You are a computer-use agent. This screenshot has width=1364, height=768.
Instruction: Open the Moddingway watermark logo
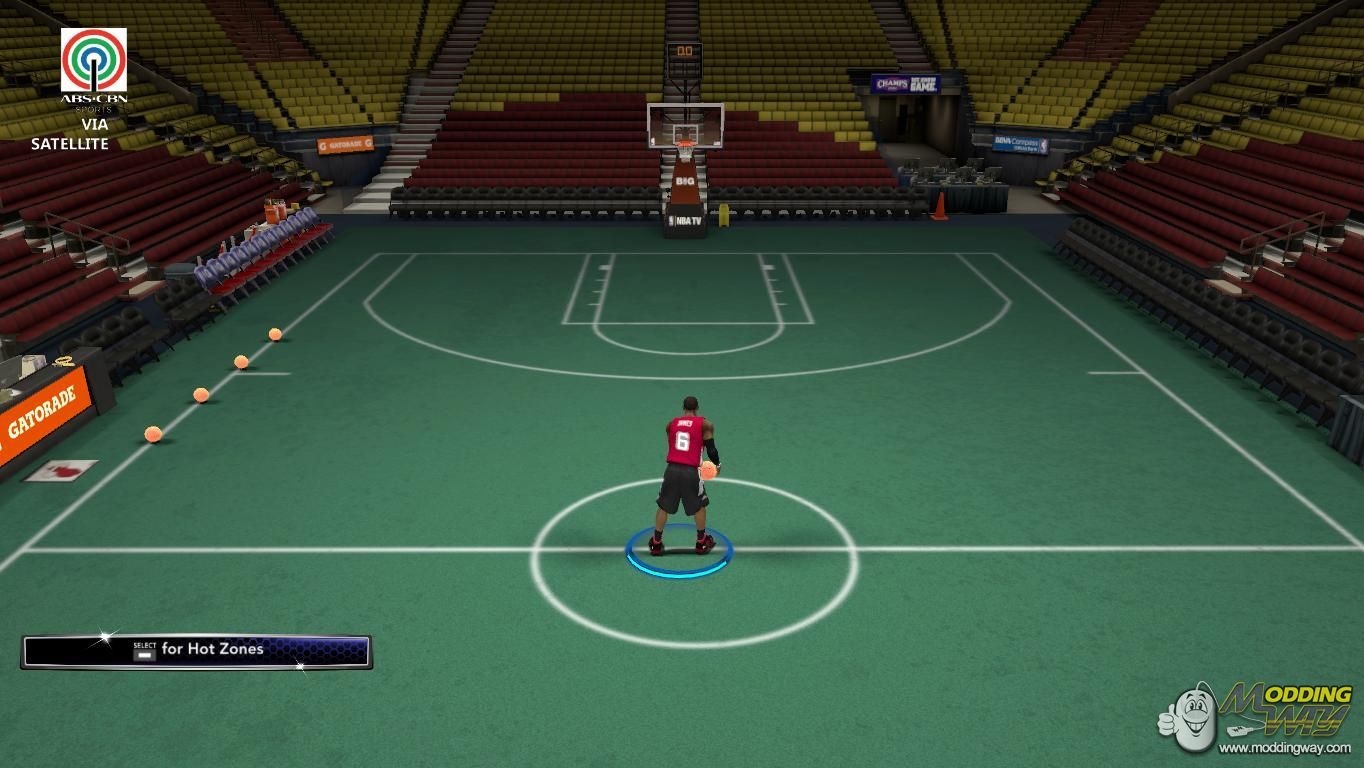pos(1259,716)
